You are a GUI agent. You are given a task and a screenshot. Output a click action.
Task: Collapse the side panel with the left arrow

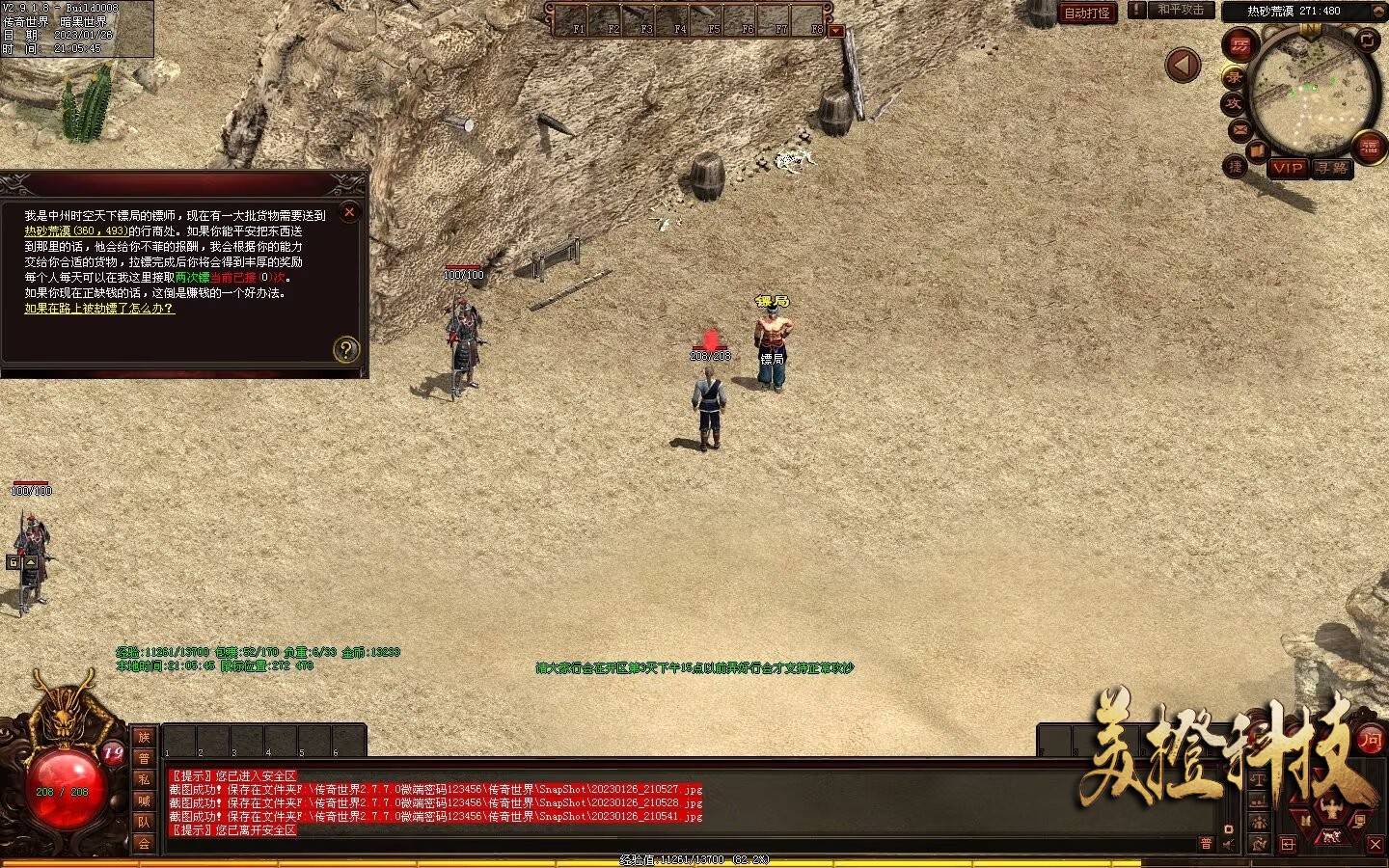[1183, 66]
